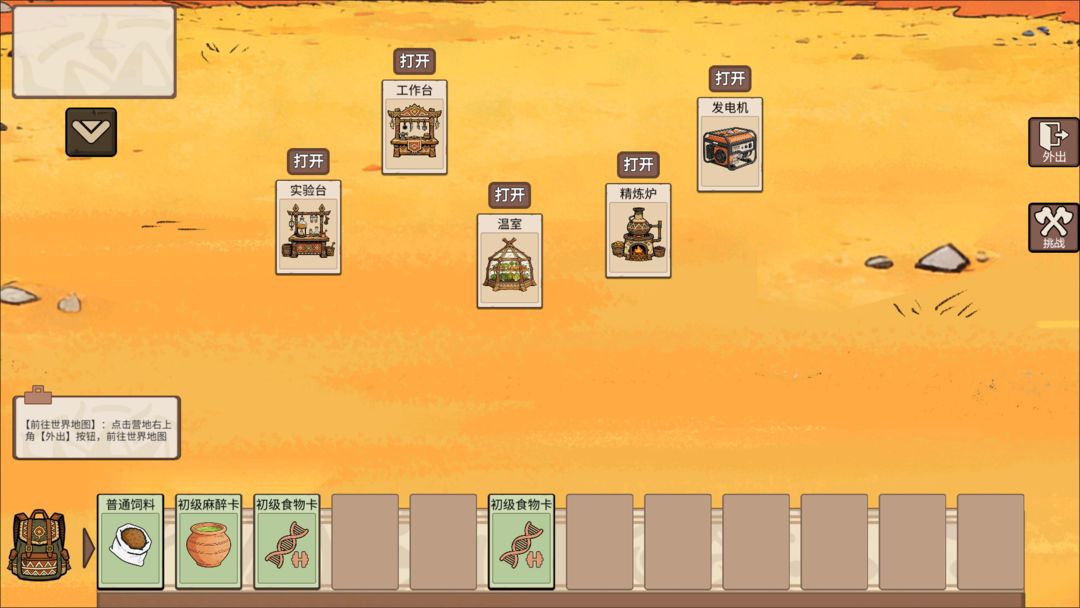Choose the 精炼炉 furnace building card
Screen dimensions: 1080x608
pos(637,232)
